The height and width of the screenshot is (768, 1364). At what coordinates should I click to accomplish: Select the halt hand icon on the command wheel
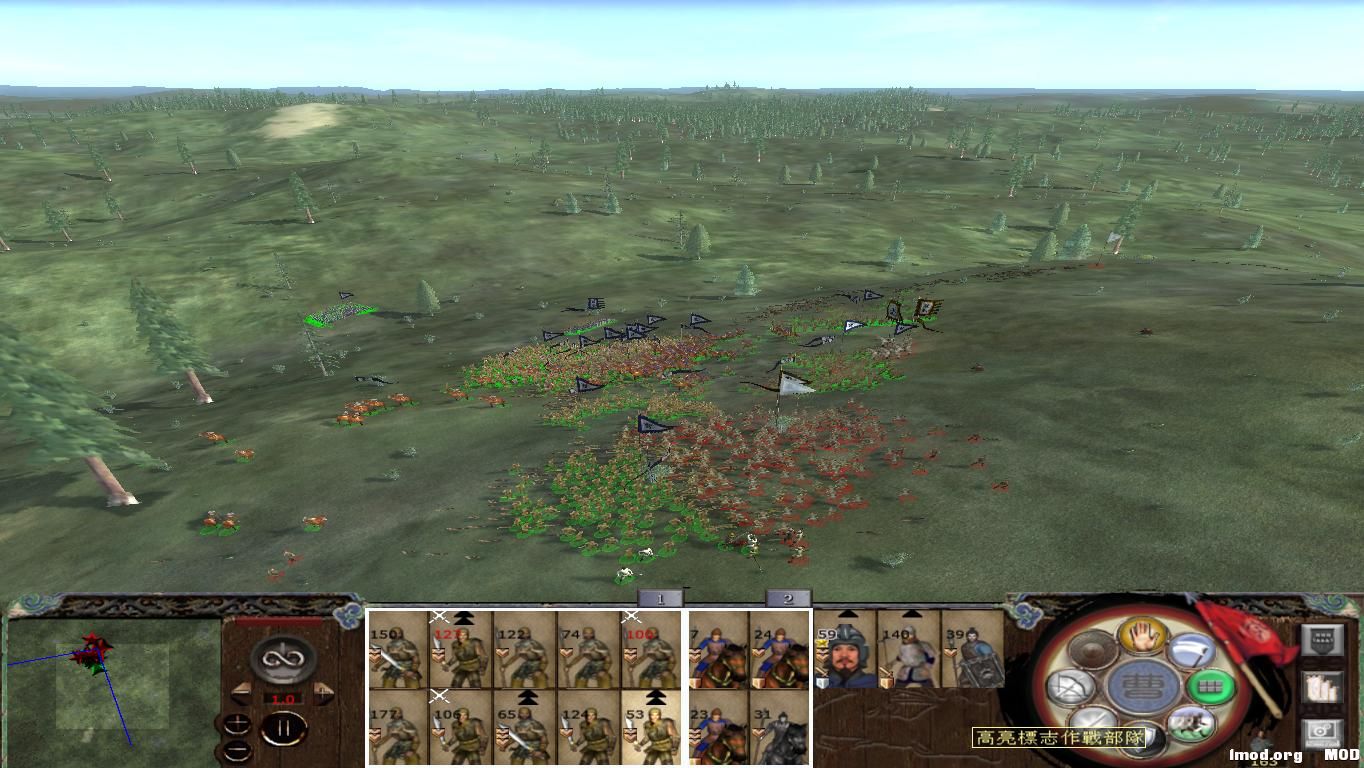[x=1142, y=637]
